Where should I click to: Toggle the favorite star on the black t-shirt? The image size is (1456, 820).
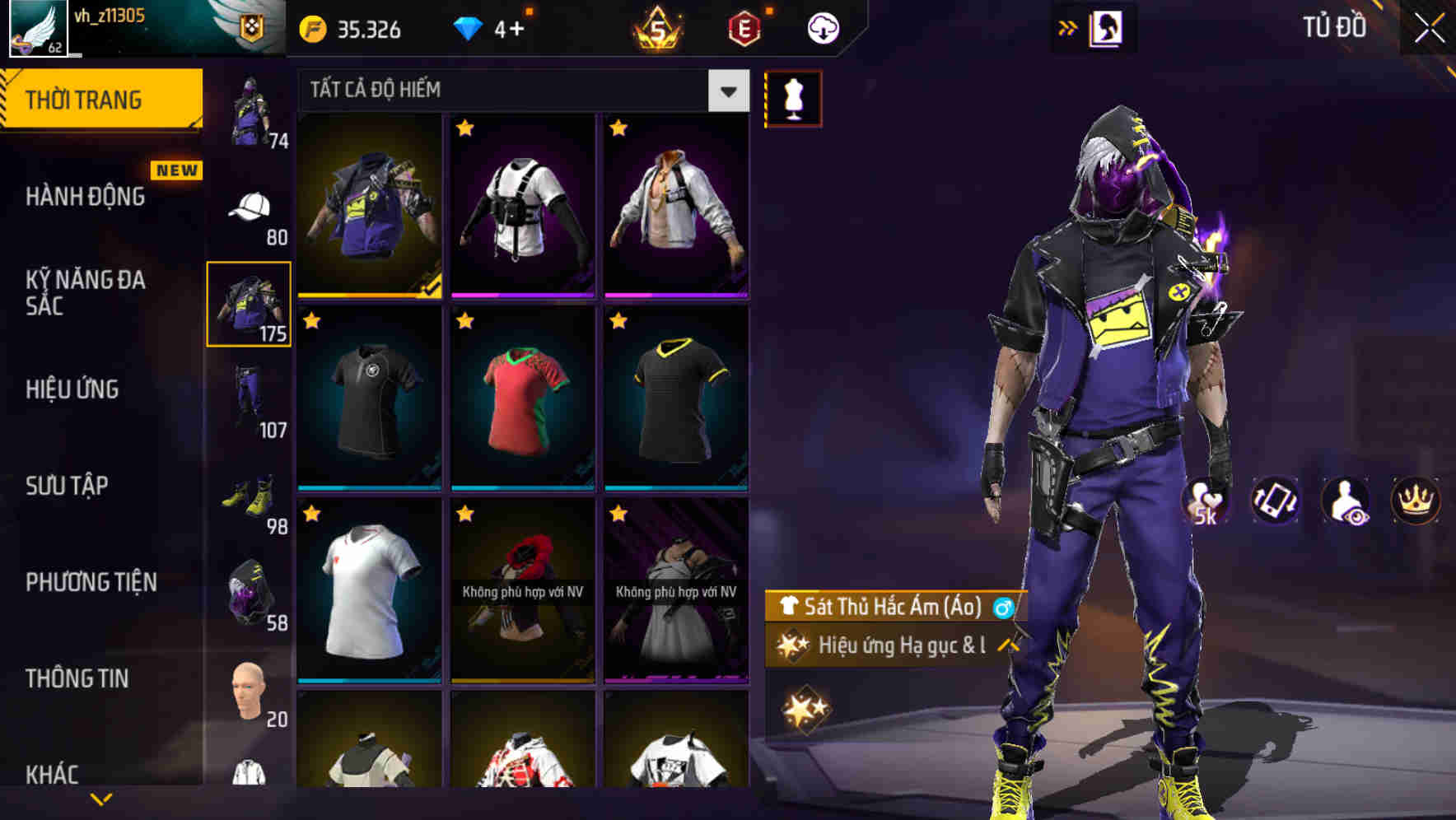(x=312, y=321)
